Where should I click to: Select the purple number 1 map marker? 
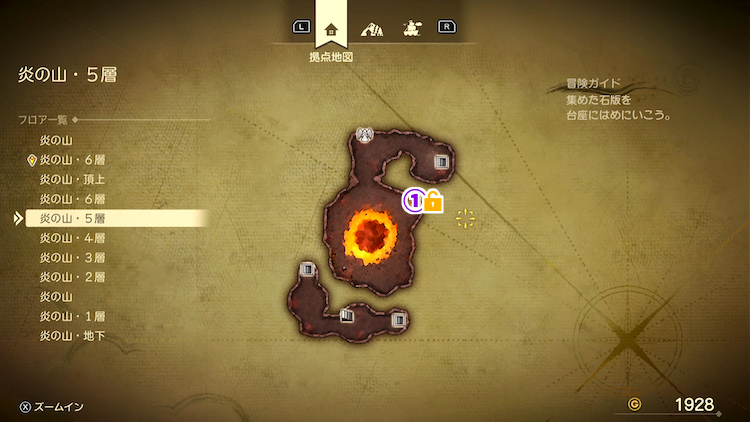(412, 201)
